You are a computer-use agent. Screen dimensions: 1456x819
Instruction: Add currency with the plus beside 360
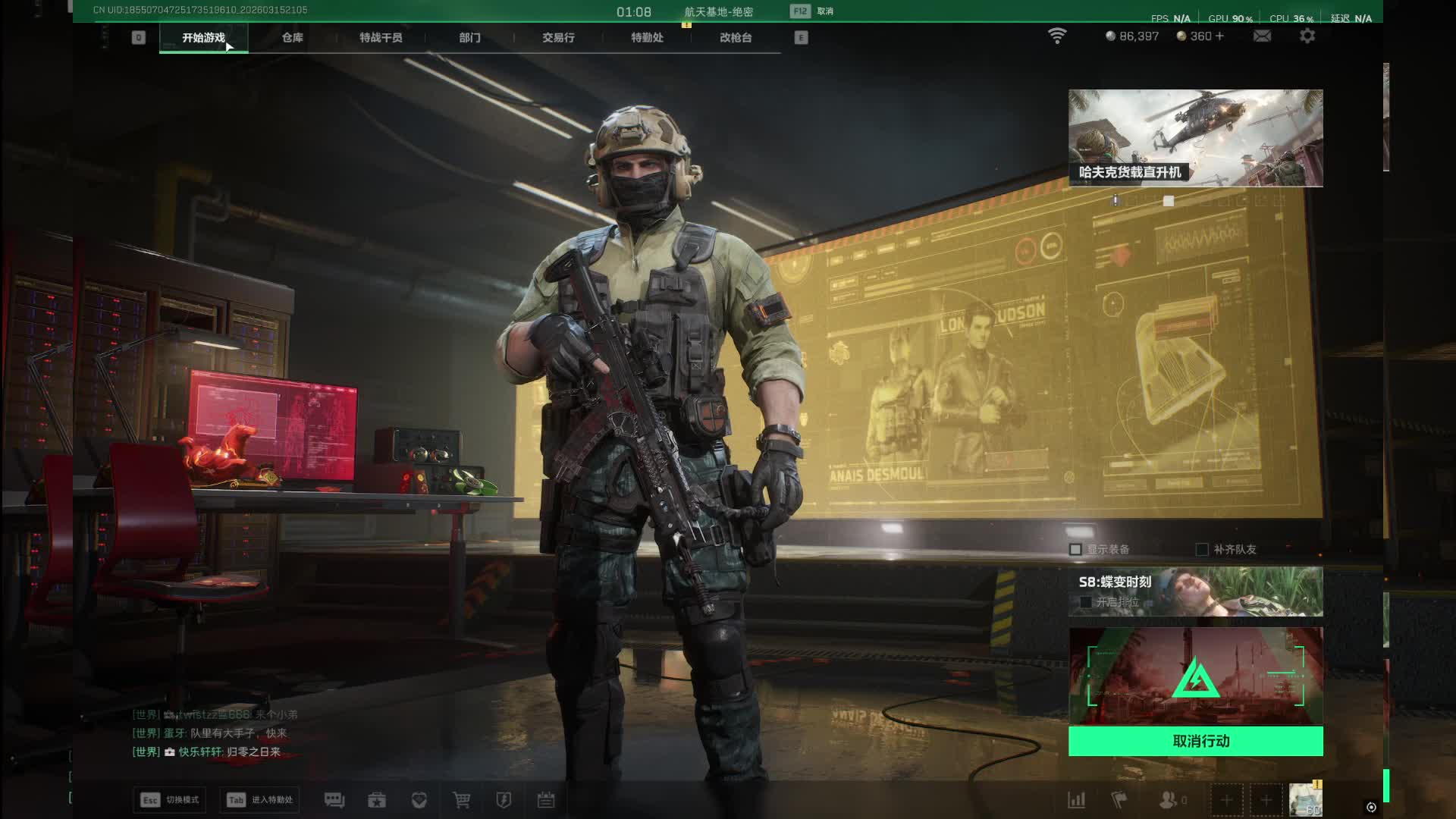(1219, 36)
